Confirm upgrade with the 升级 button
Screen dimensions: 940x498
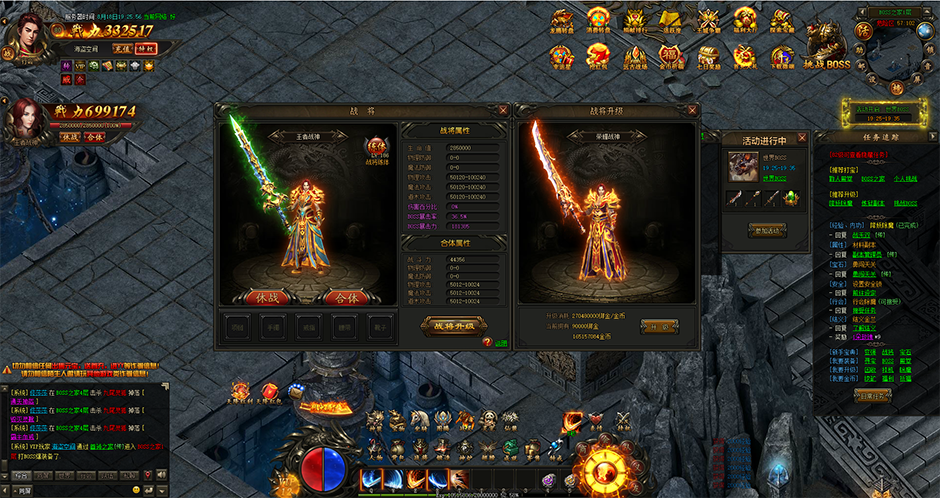[x=653, y=326]
